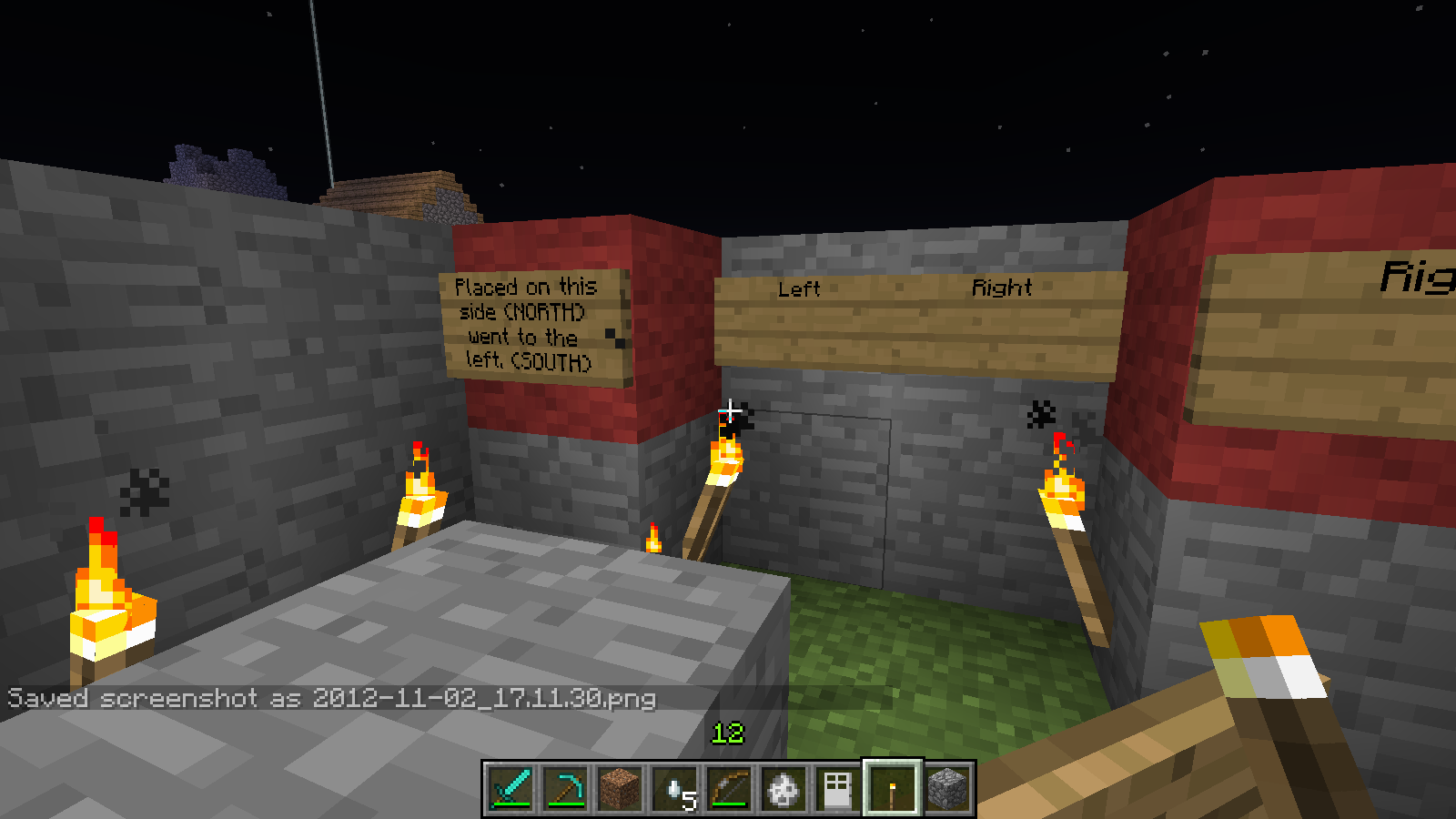
Task: Choose the iron door slot
Action: (x=838, y=788)
